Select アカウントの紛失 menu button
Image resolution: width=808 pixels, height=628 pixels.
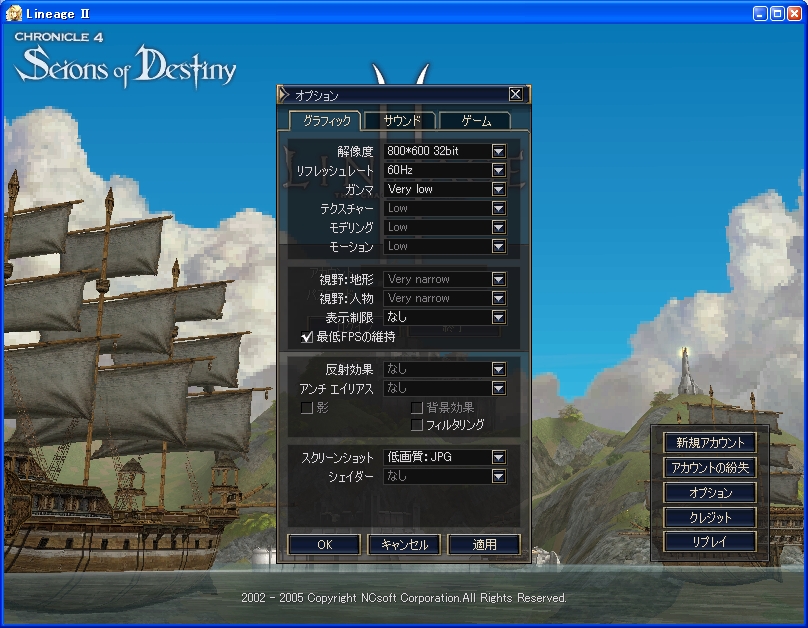click(710, 467)
